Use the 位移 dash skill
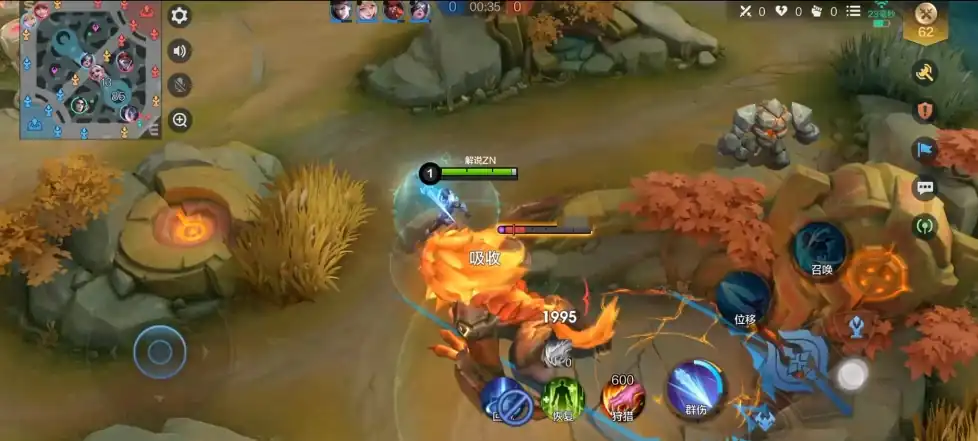Screen dimensions: 978x441 pos(742,298)
